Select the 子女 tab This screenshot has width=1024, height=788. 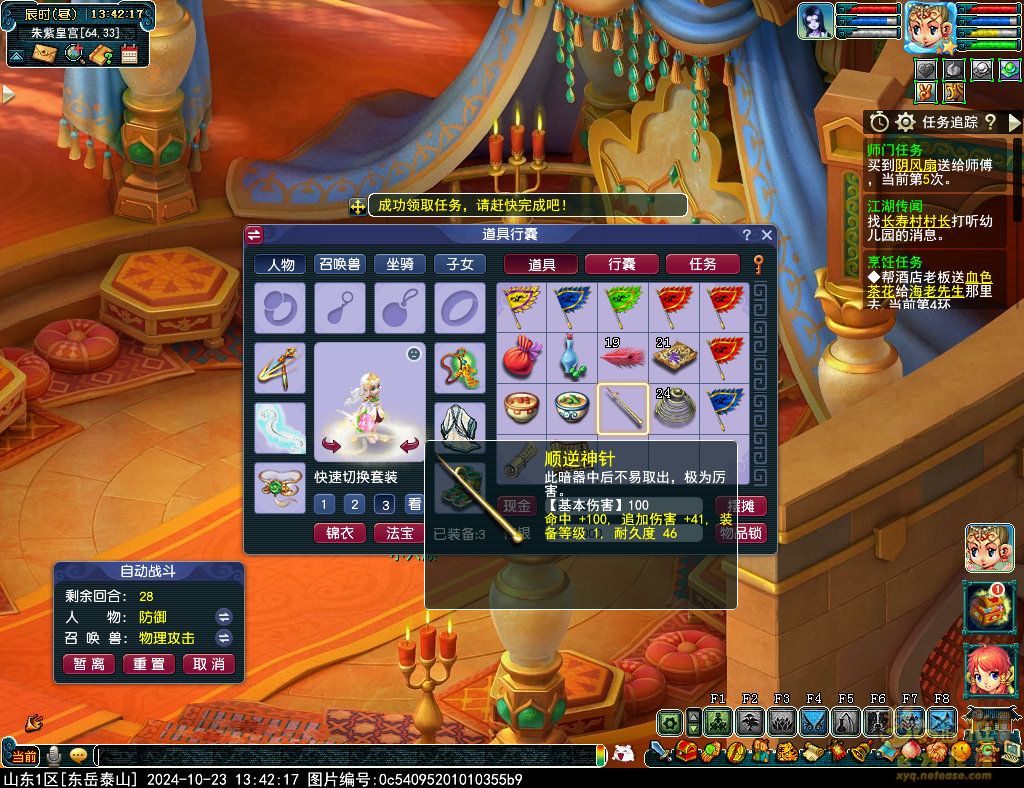(460, 264)
